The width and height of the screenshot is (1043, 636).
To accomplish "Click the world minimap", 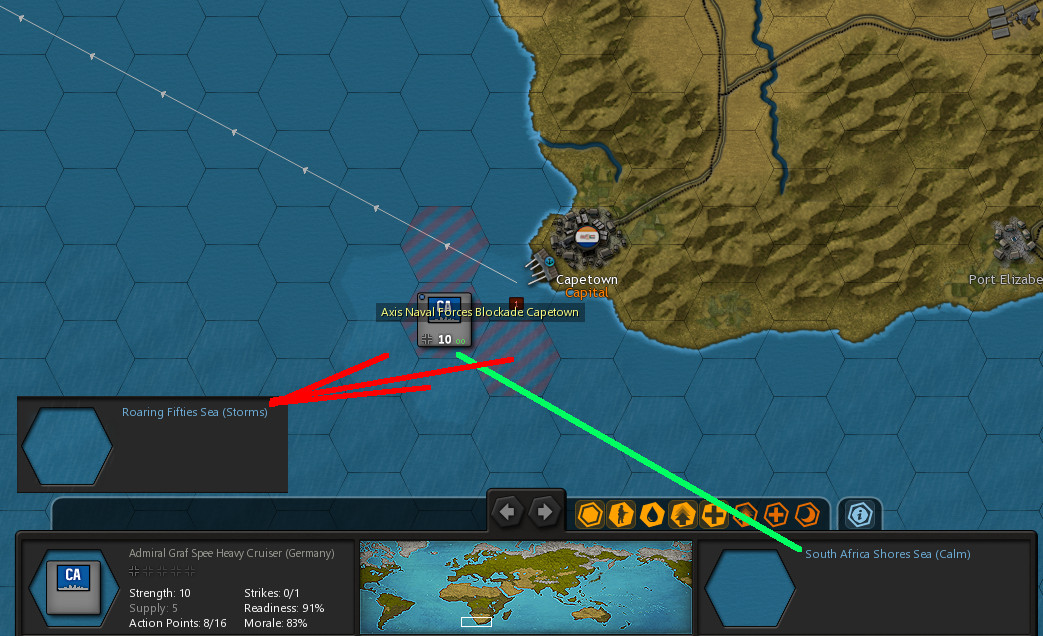I will 525,585.
